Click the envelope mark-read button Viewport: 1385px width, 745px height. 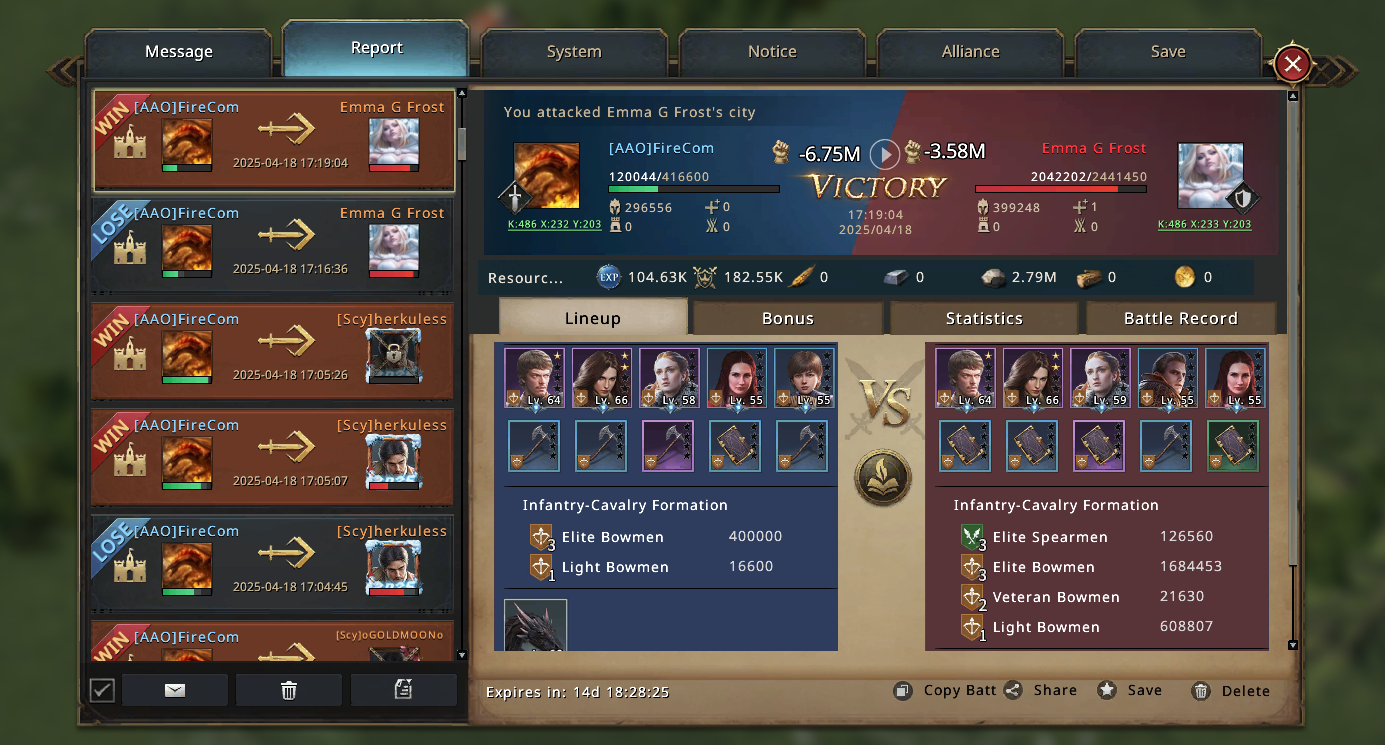click(175, 690)
